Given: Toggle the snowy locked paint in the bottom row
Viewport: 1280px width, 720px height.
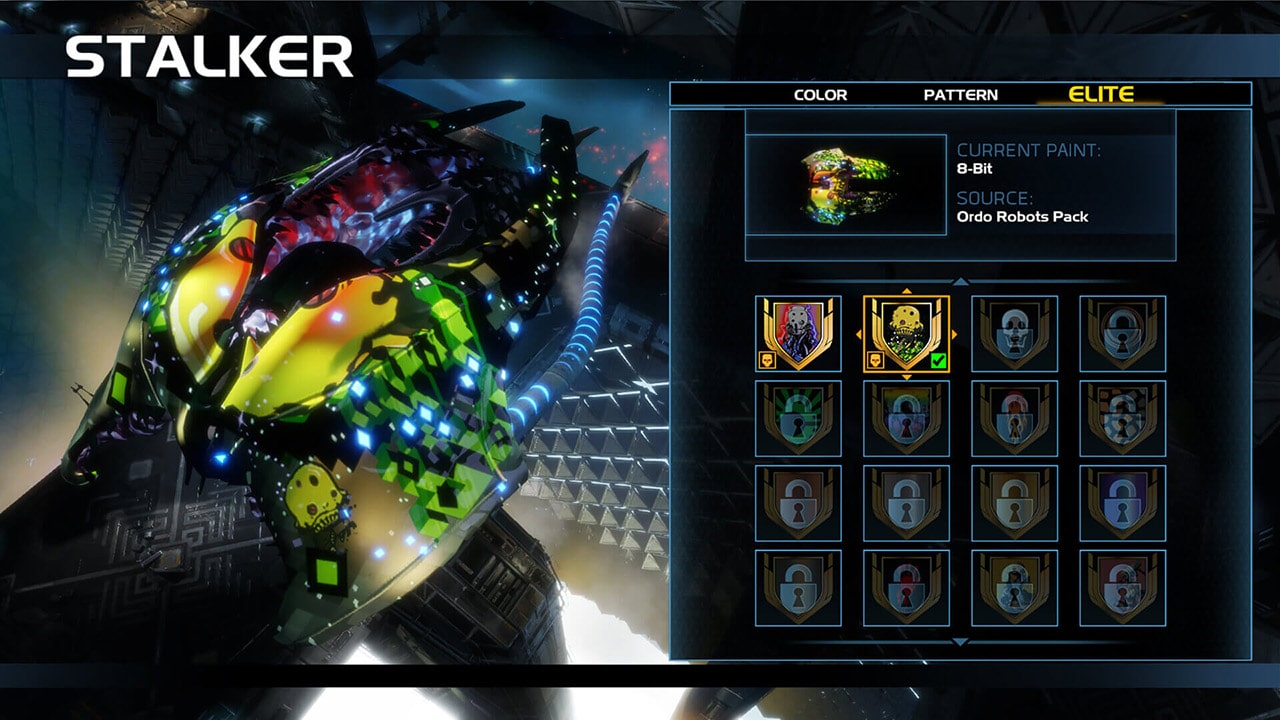Looking at the screenshot, I should [x=1016, y=585].
